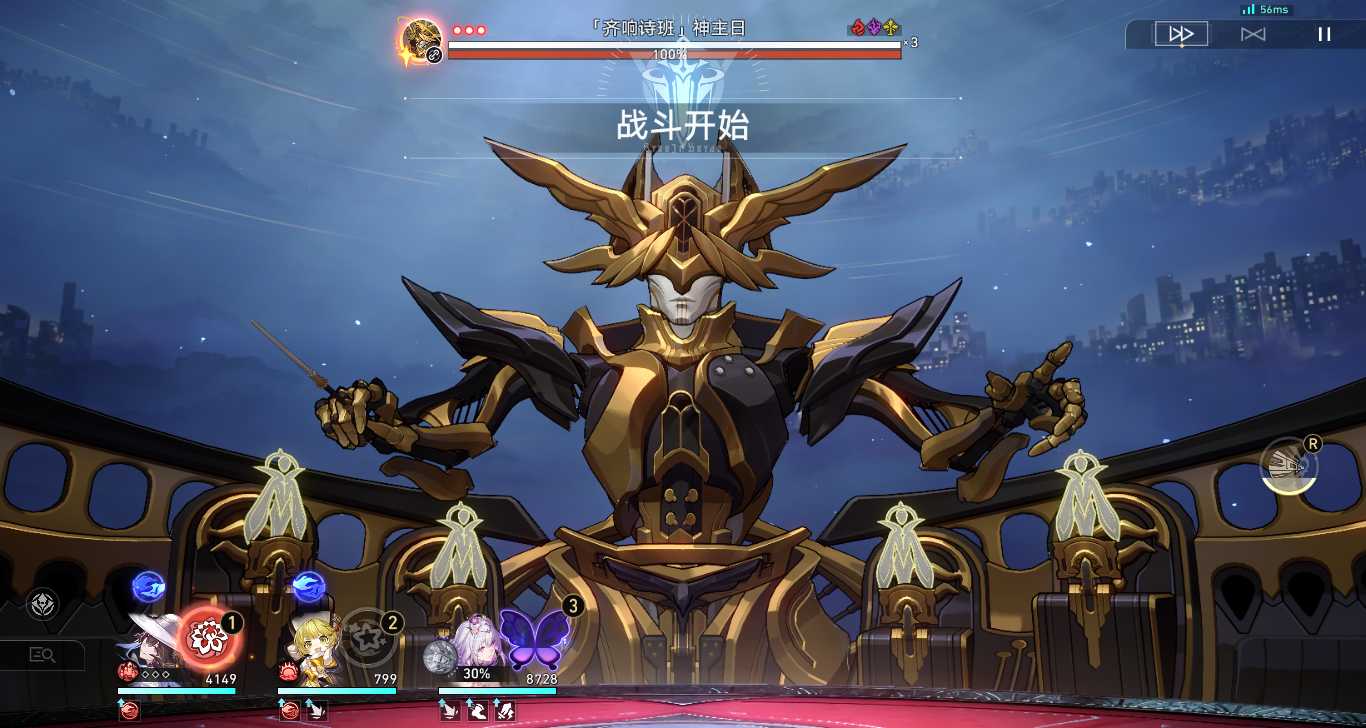Click the boss portrait icon
This screenshot has width=1366, height=728.
pyautogui.click(x=421, y=42)
